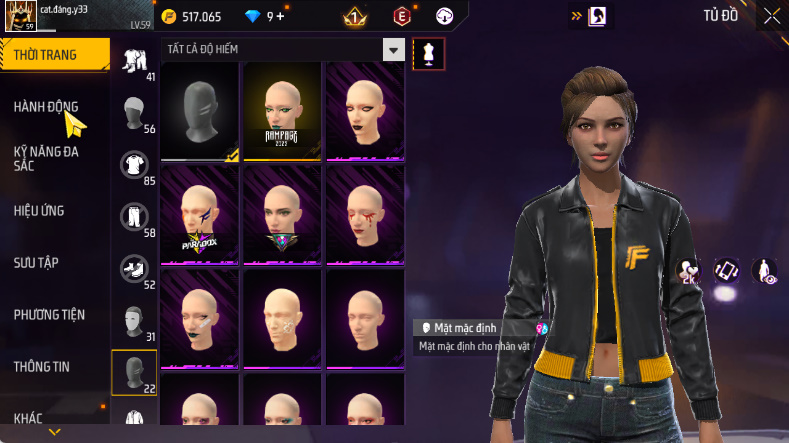Open the shoes category with 52 items

(133, 268)
